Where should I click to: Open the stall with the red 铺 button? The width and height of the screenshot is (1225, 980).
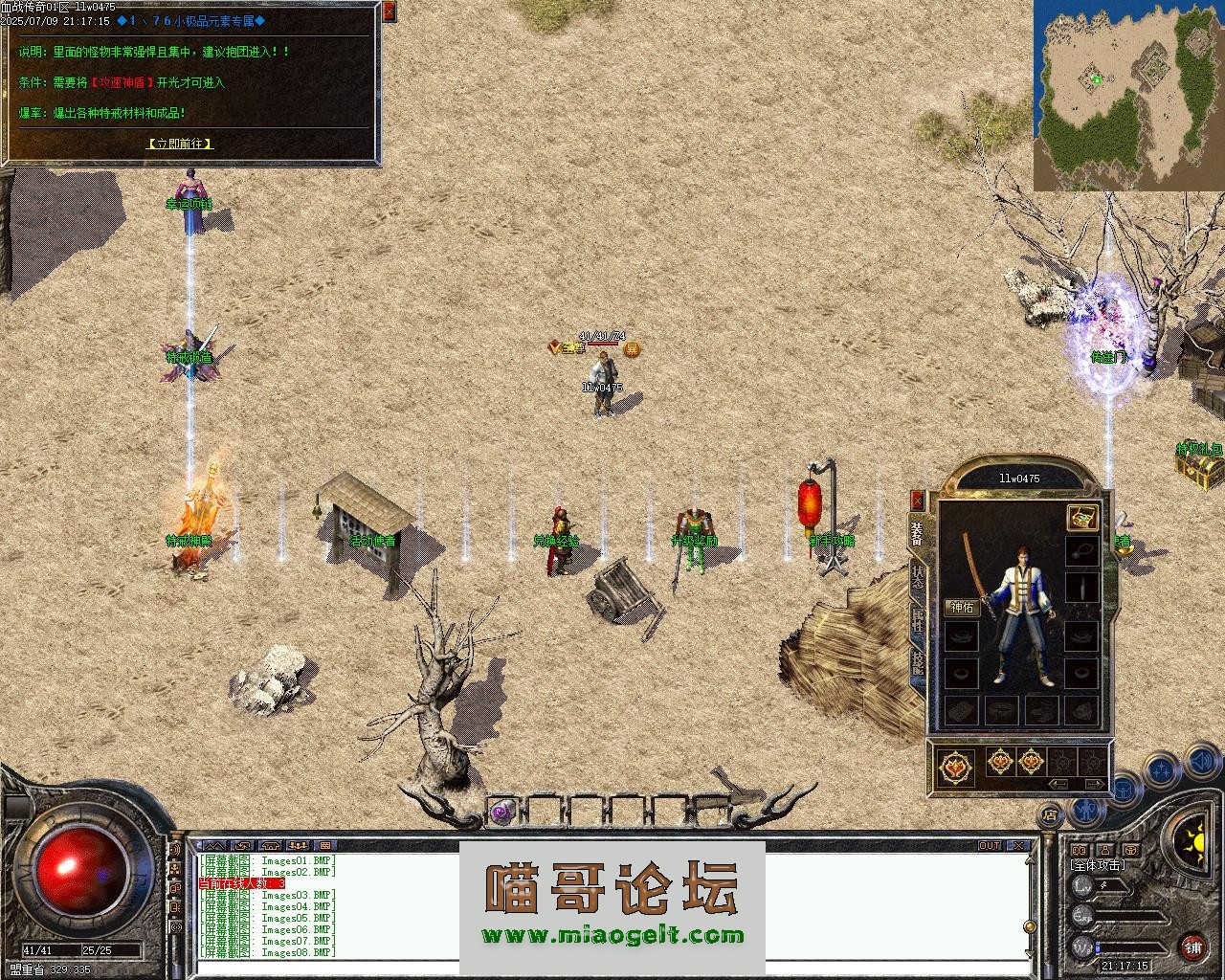point(1192,947)
